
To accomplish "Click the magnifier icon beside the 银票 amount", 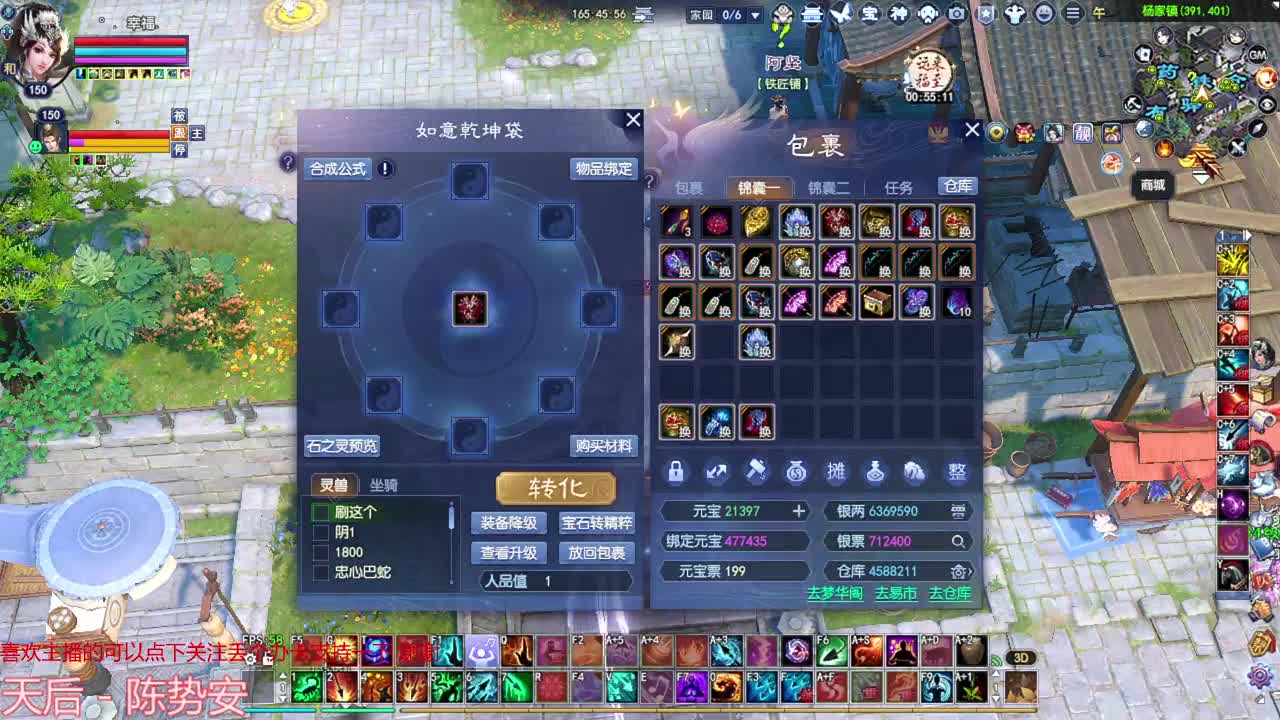I will tap(959, 542).
